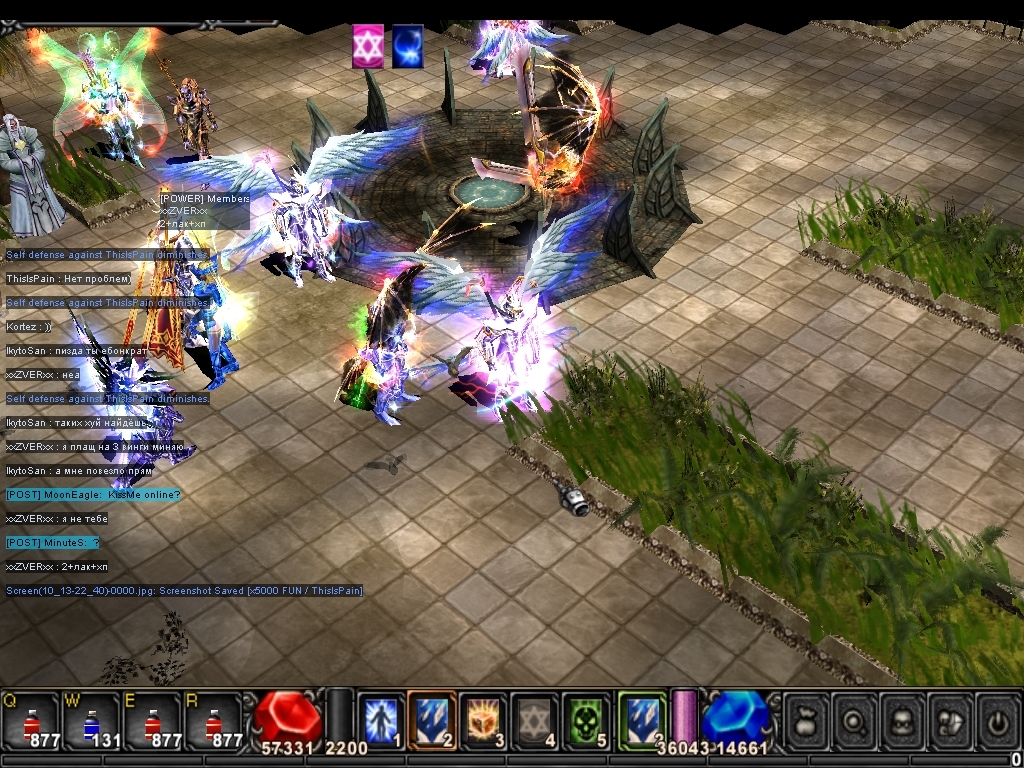Activate the green skull skill in slot 5

(x=586, y=719)
